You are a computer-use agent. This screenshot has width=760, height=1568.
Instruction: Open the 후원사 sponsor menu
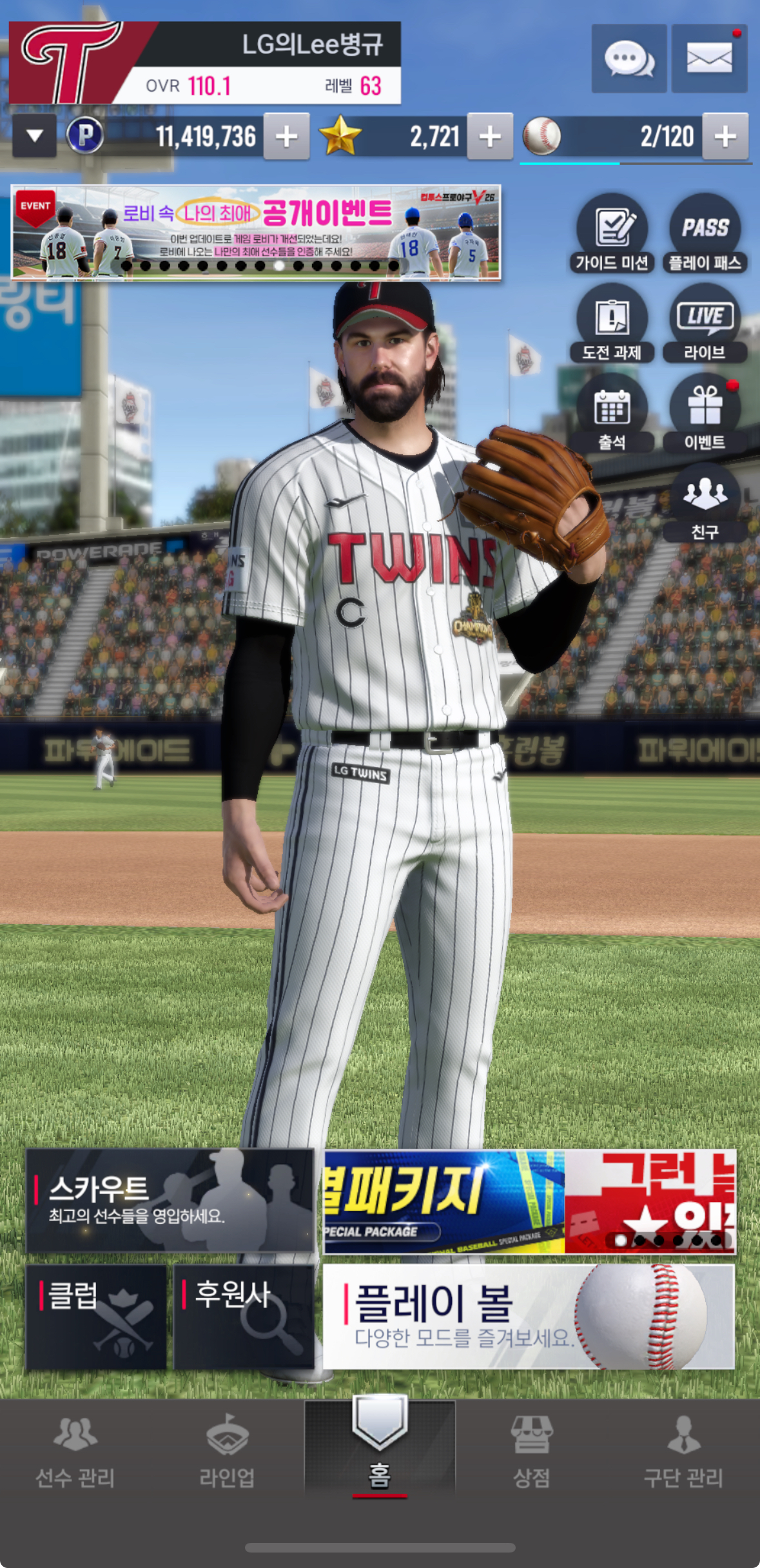pos(244,1317)
